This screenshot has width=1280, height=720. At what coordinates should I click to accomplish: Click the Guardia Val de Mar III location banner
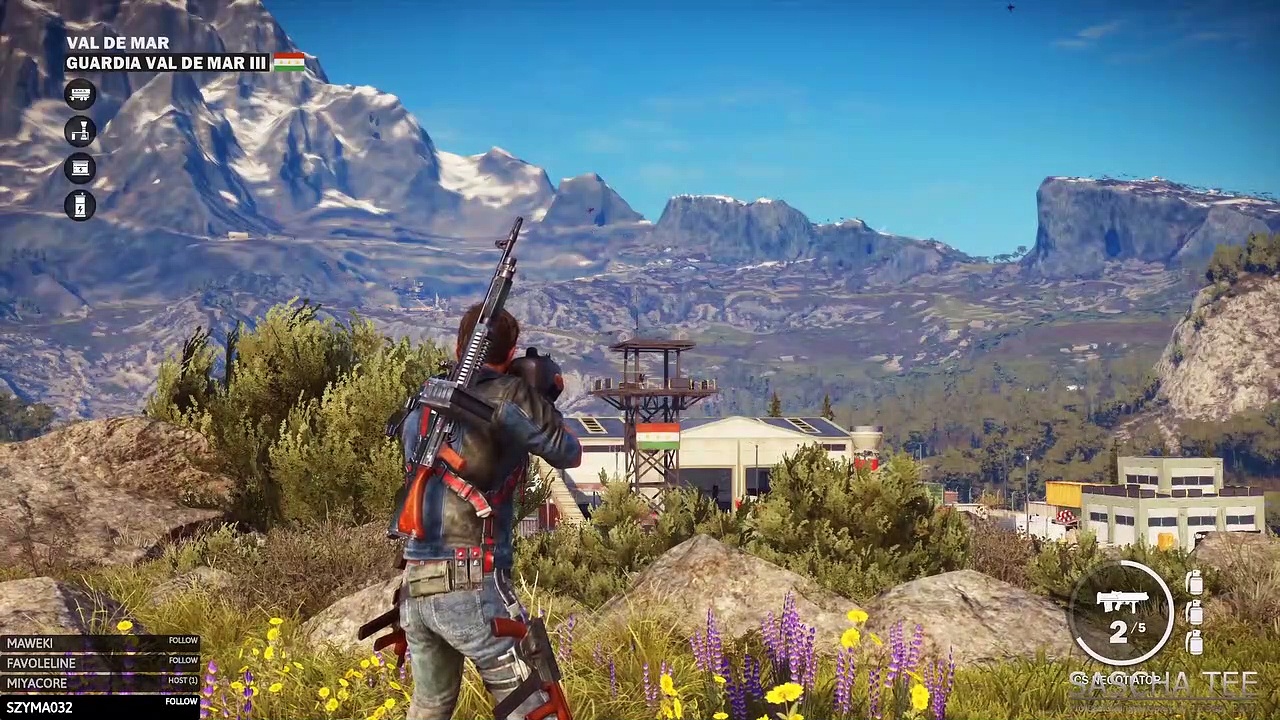click(167, 63)
